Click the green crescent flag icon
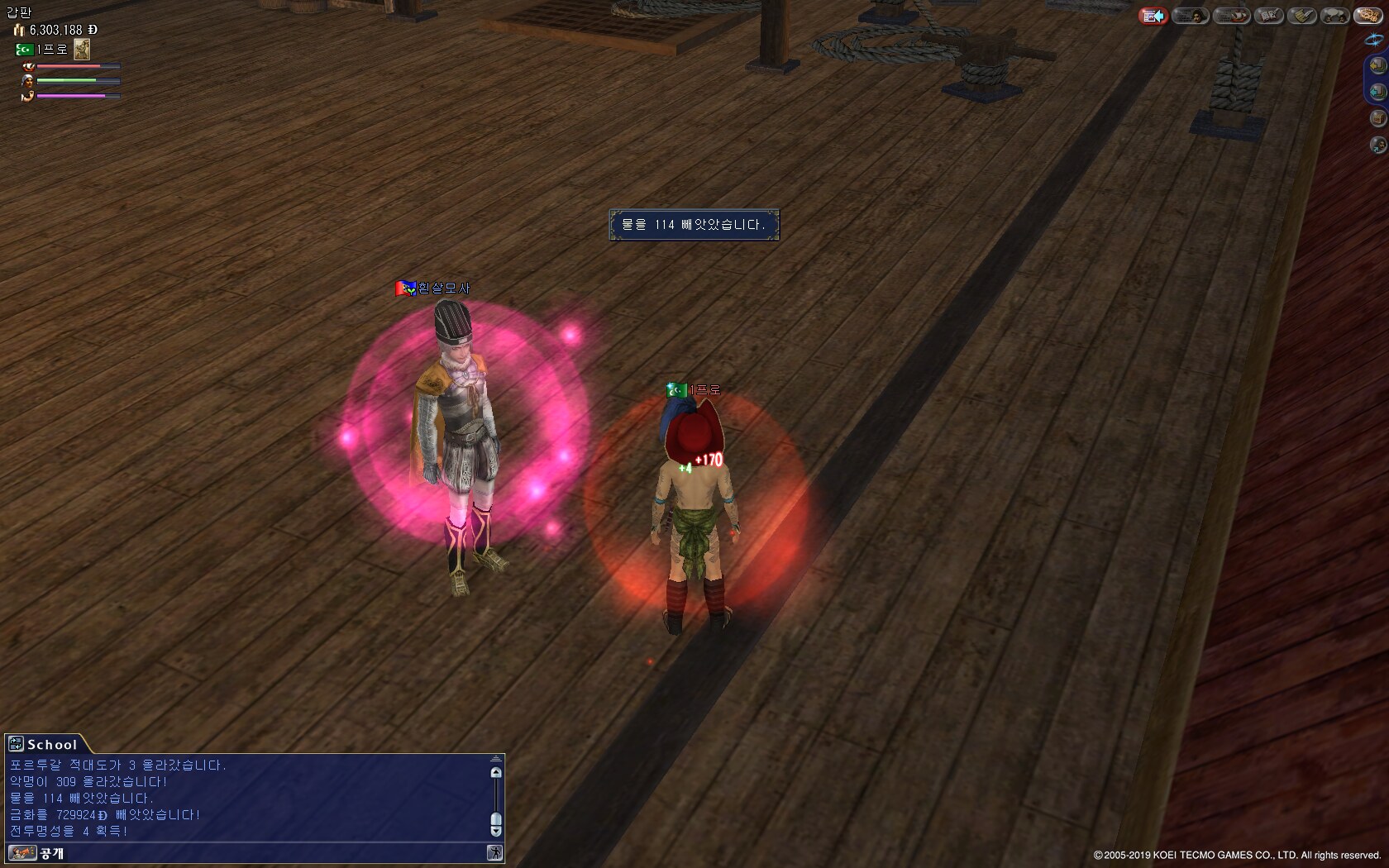Image resolution: width=1389 pixels, height=868 pixels. point(24,50)
